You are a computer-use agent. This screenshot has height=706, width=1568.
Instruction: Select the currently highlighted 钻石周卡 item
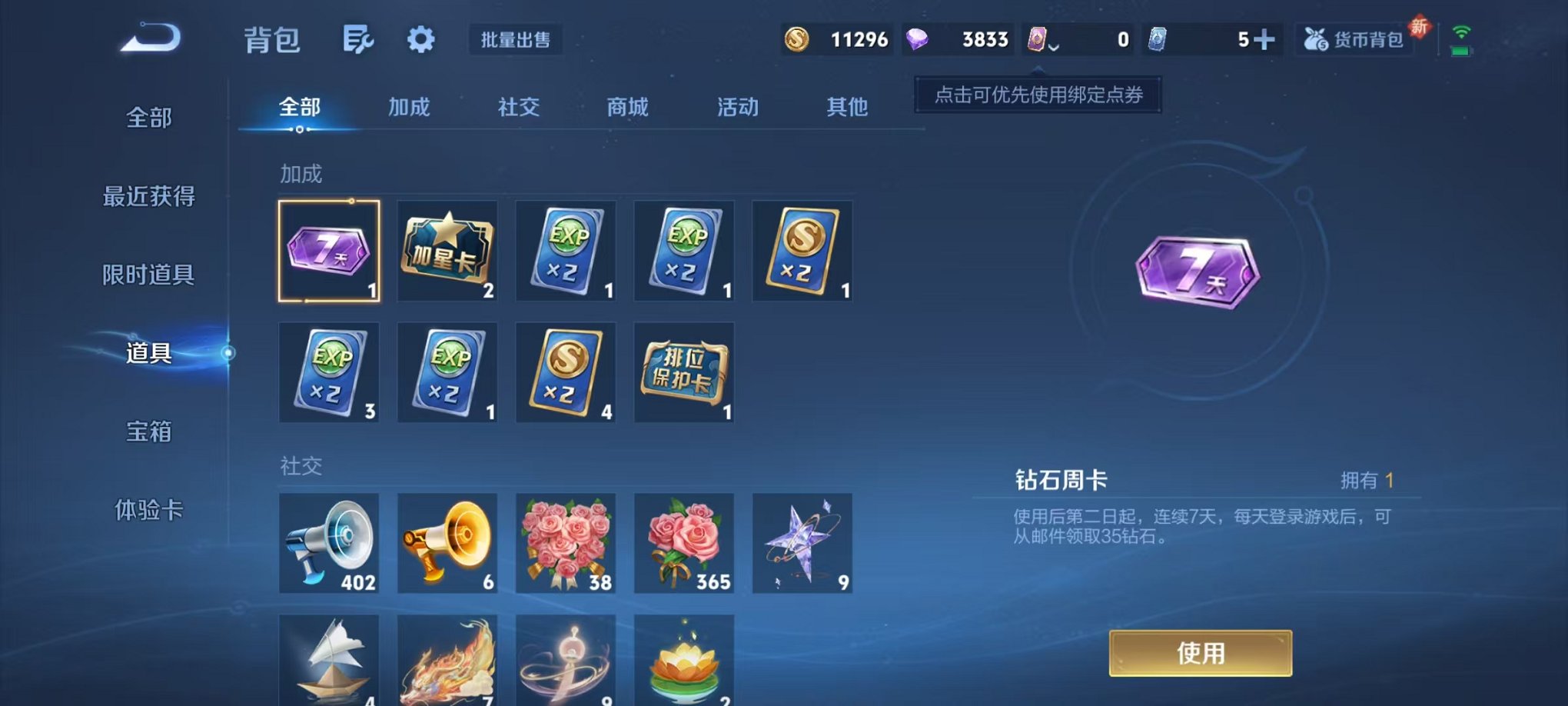coord(329,251)
